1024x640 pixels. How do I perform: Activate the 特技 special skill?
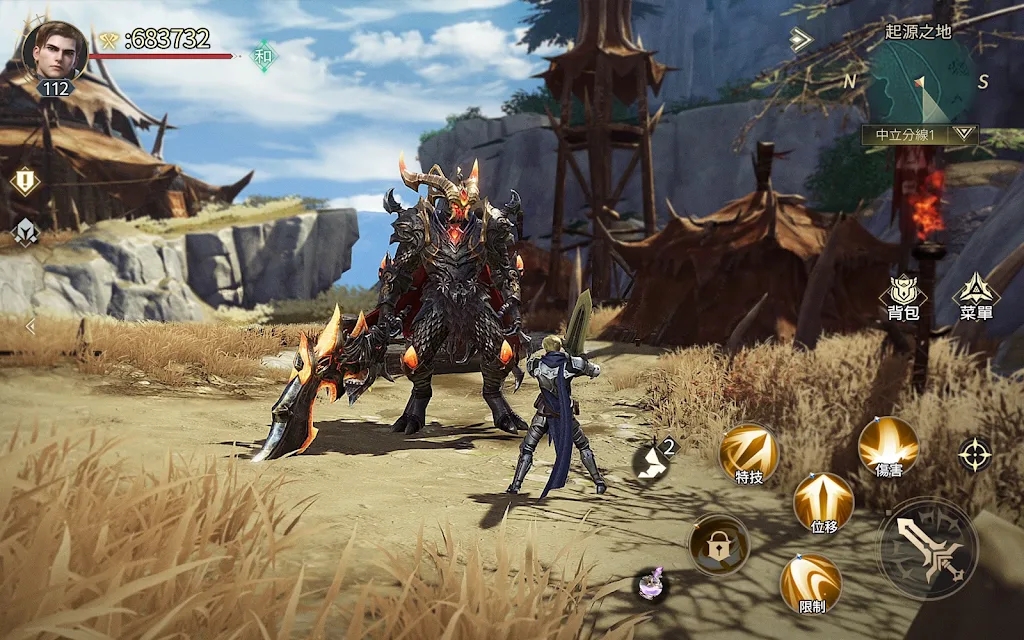[749, 452]
